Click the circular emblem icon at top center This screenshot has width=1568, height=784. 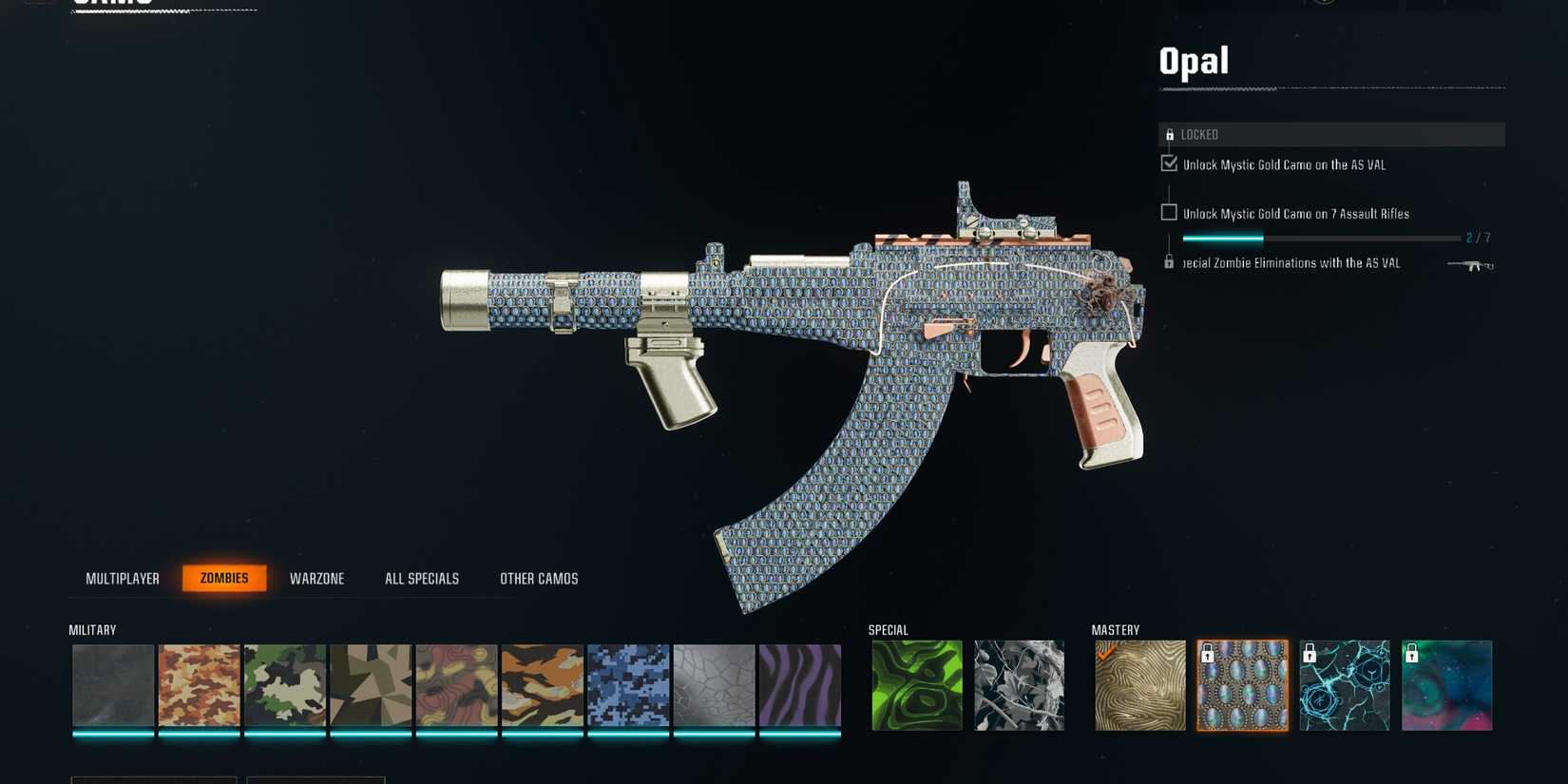coord(1323,4)
